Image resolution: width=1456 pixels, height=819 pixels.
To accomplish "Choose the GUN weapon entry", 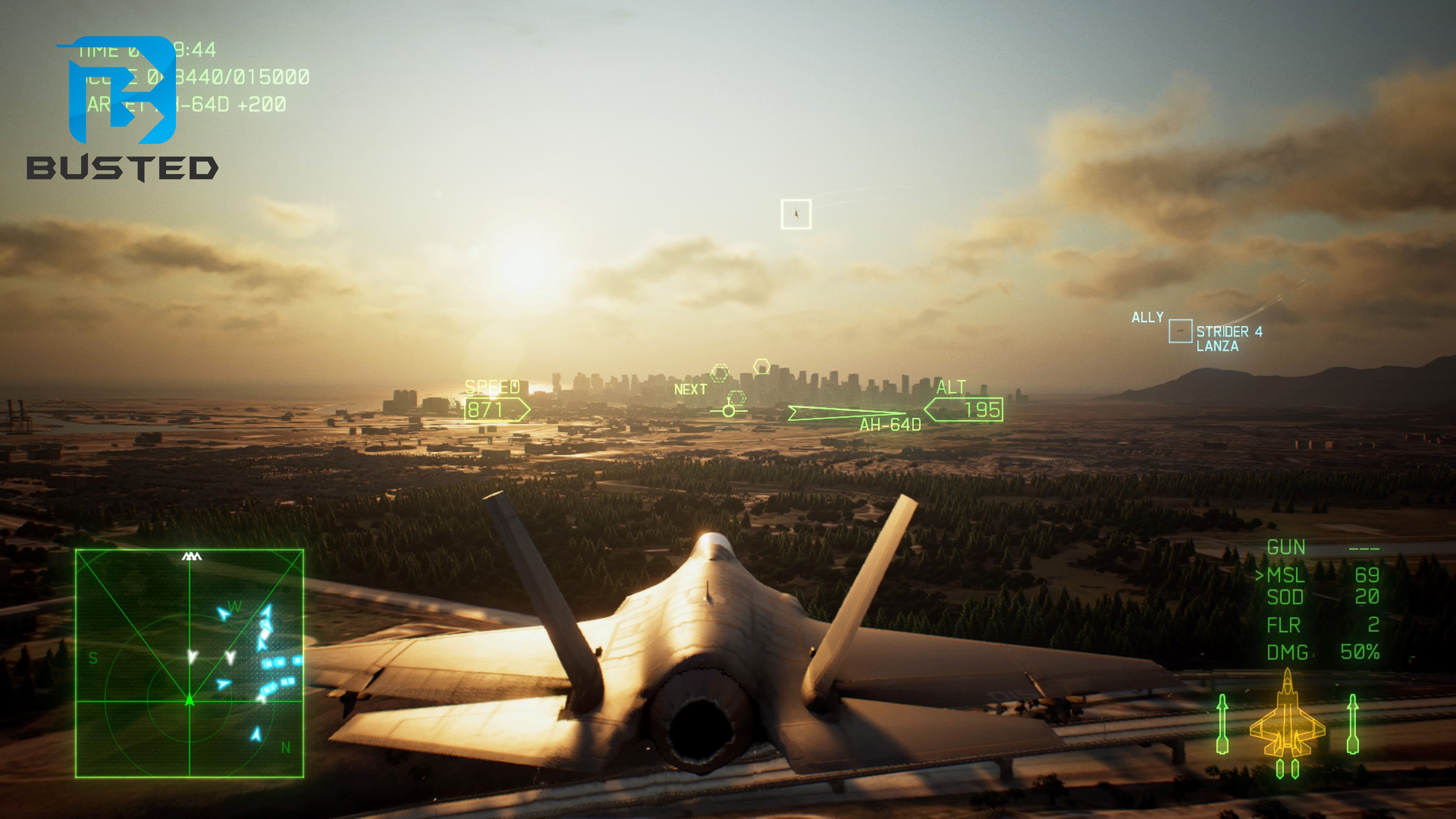I will tap(1286, 547).
